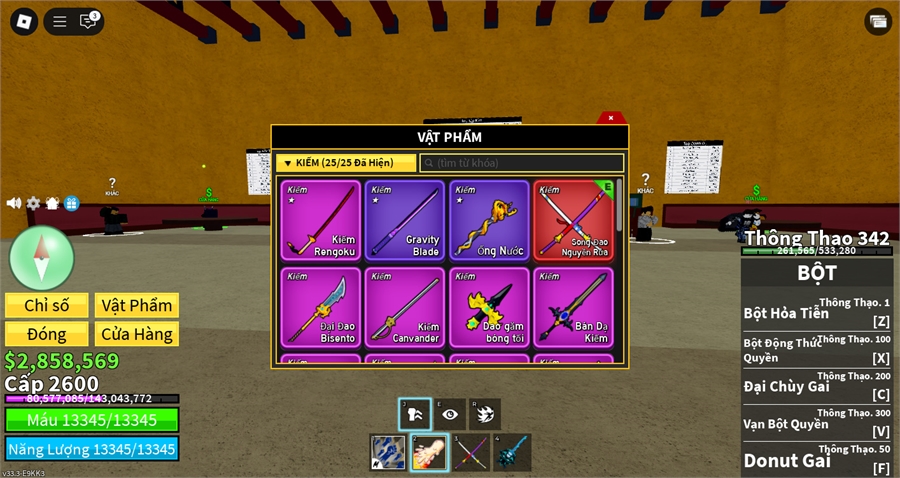Click the item keyword search field
The height and width of the screenshot is (478, 900).
coord(522,162)
